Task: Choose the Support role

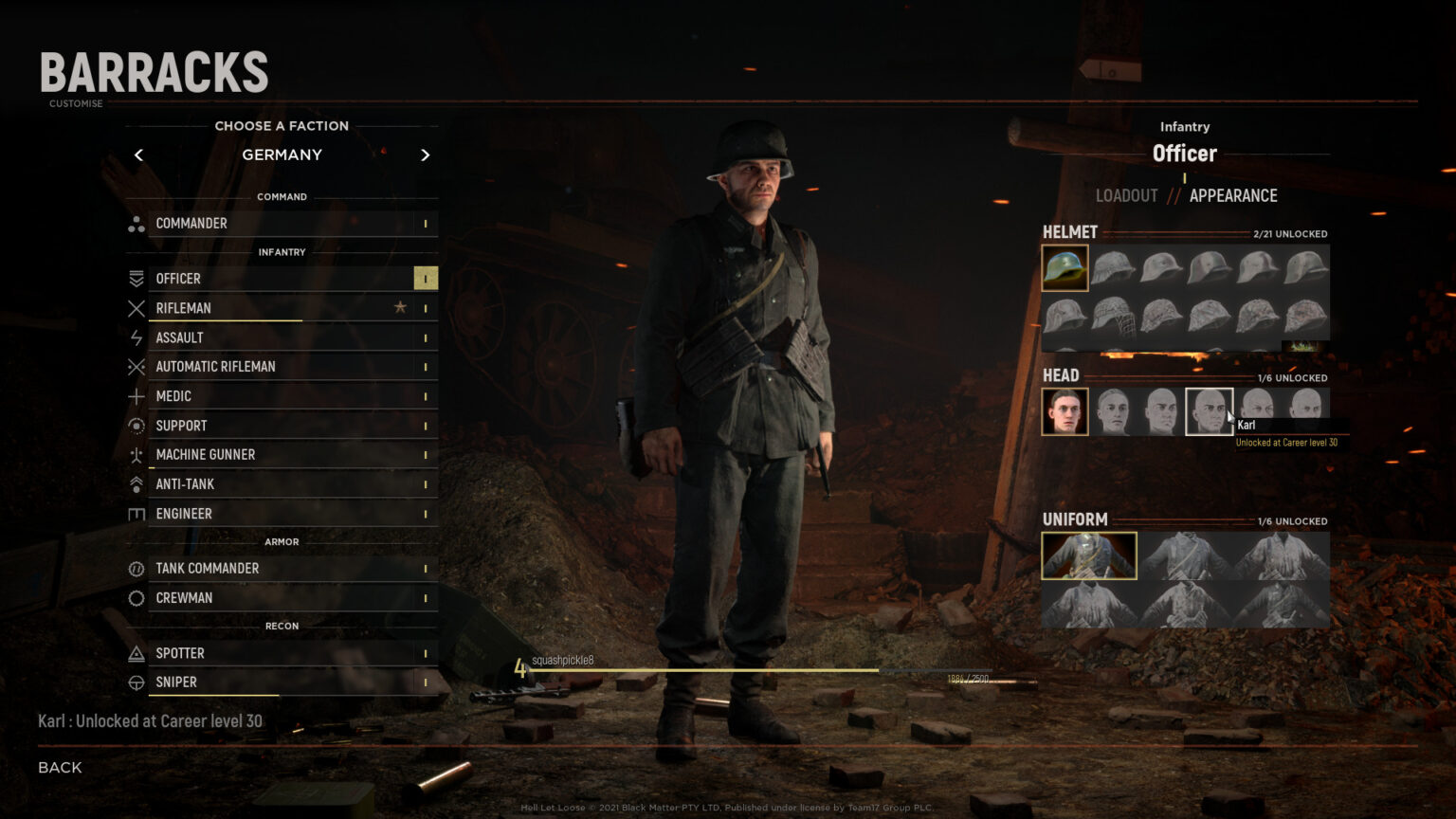Action: tap(181, 426)
